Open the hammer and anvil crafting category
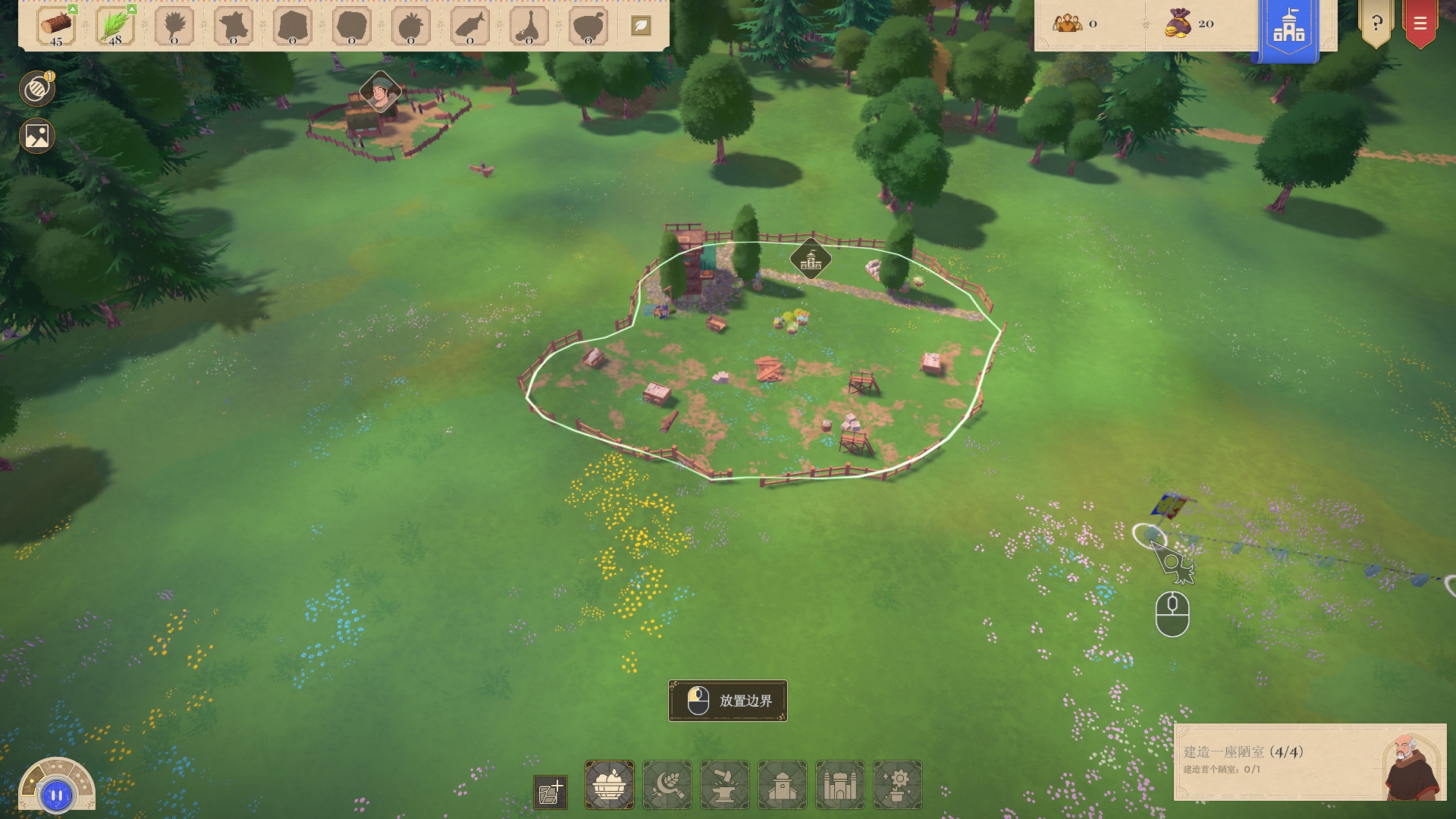This screenshot has width=1456, height=819. coord(724,785)
